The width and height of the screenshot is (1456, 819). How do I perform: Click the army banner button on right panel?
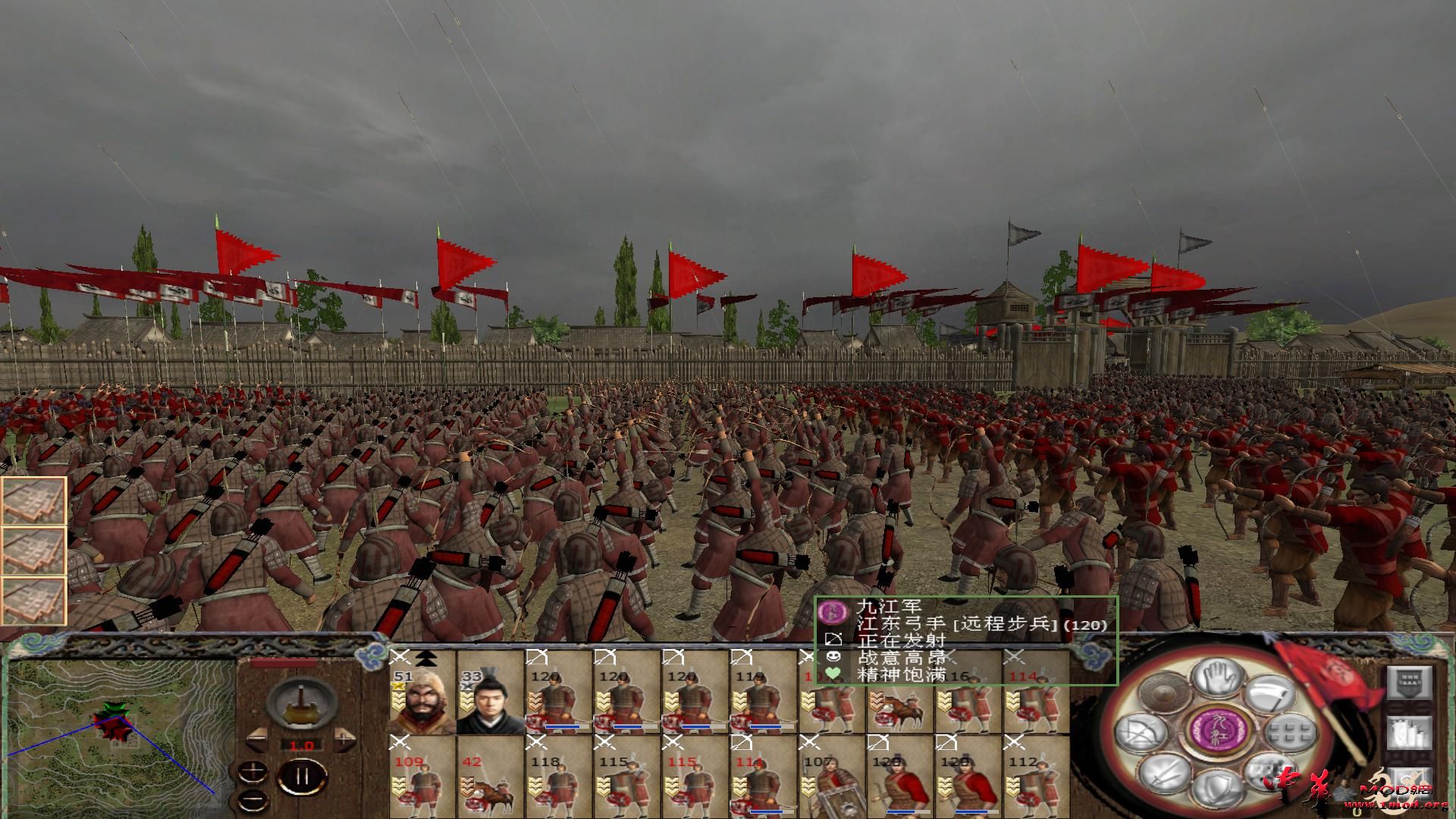tap(1409, 684)
